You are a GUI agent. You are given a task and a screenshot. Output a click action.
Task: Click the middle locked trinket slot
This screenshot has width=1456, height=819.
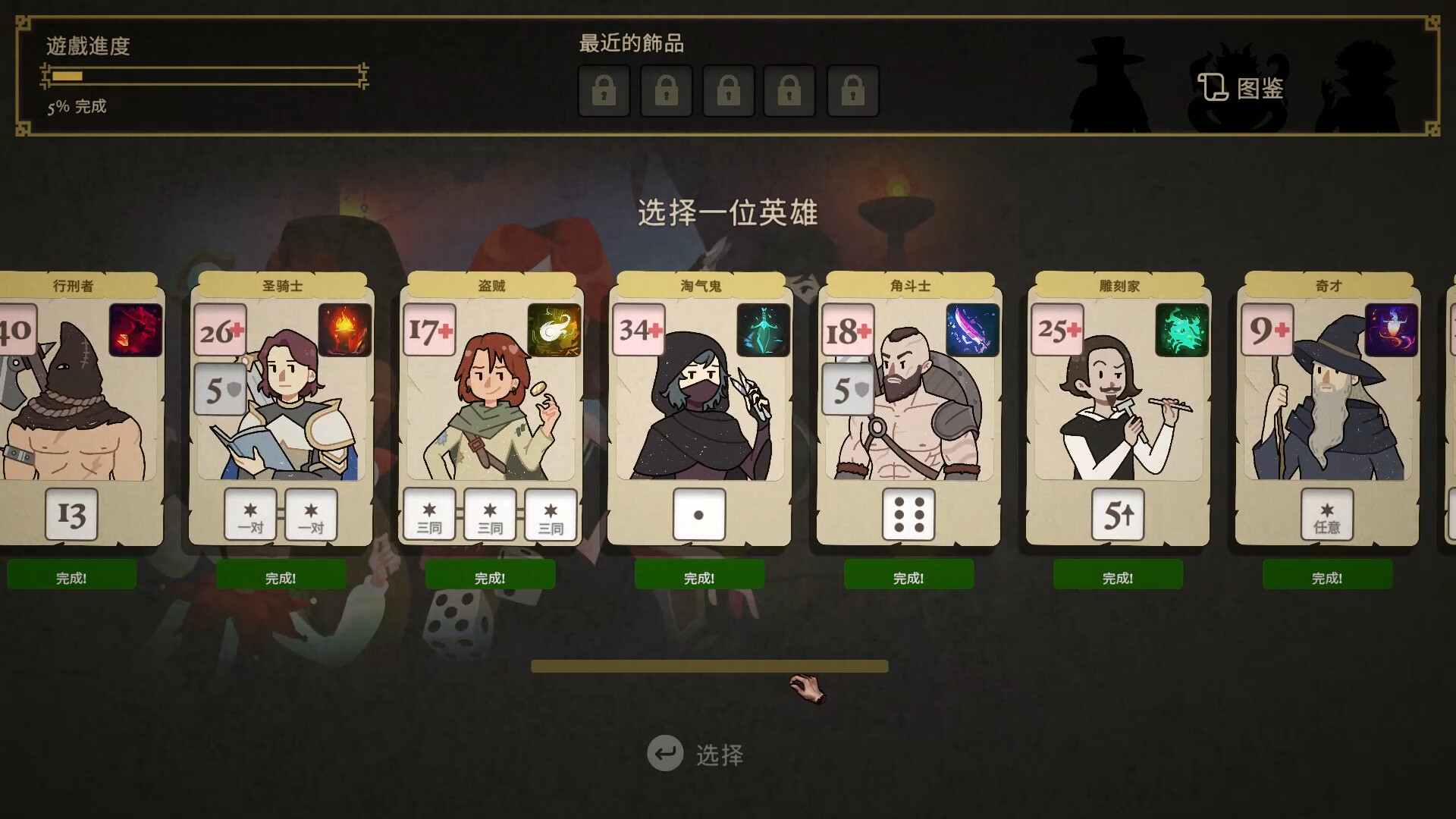point(729,90)
